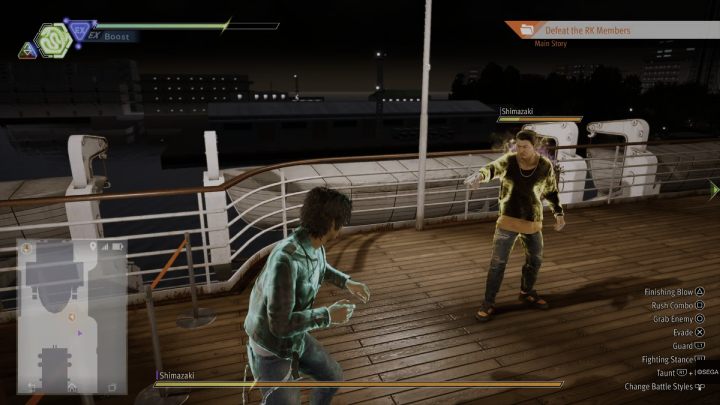Click the location pin on the minimap

pyautogui.click(x=93, y=246)
